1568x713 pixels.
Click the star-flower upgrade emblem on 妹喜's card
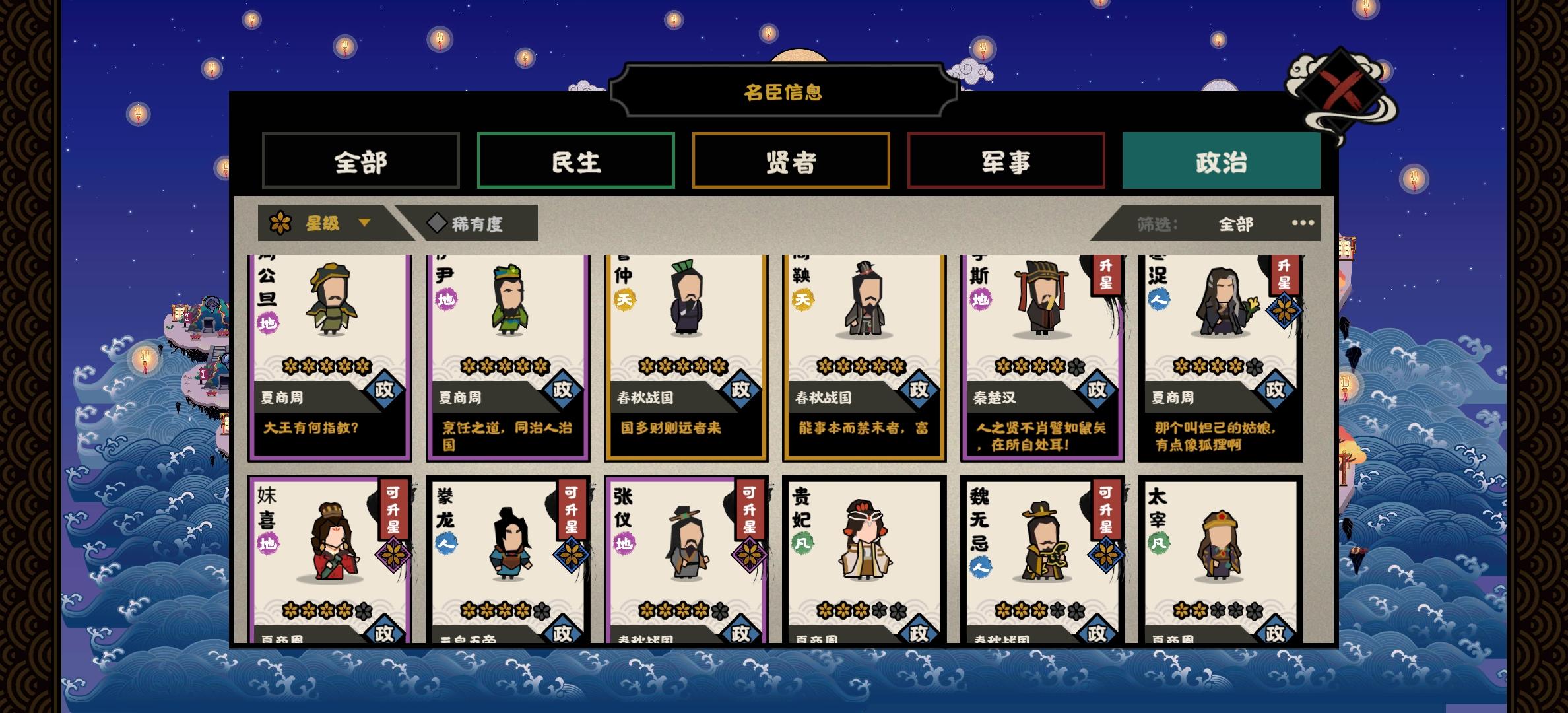point(393,555)
